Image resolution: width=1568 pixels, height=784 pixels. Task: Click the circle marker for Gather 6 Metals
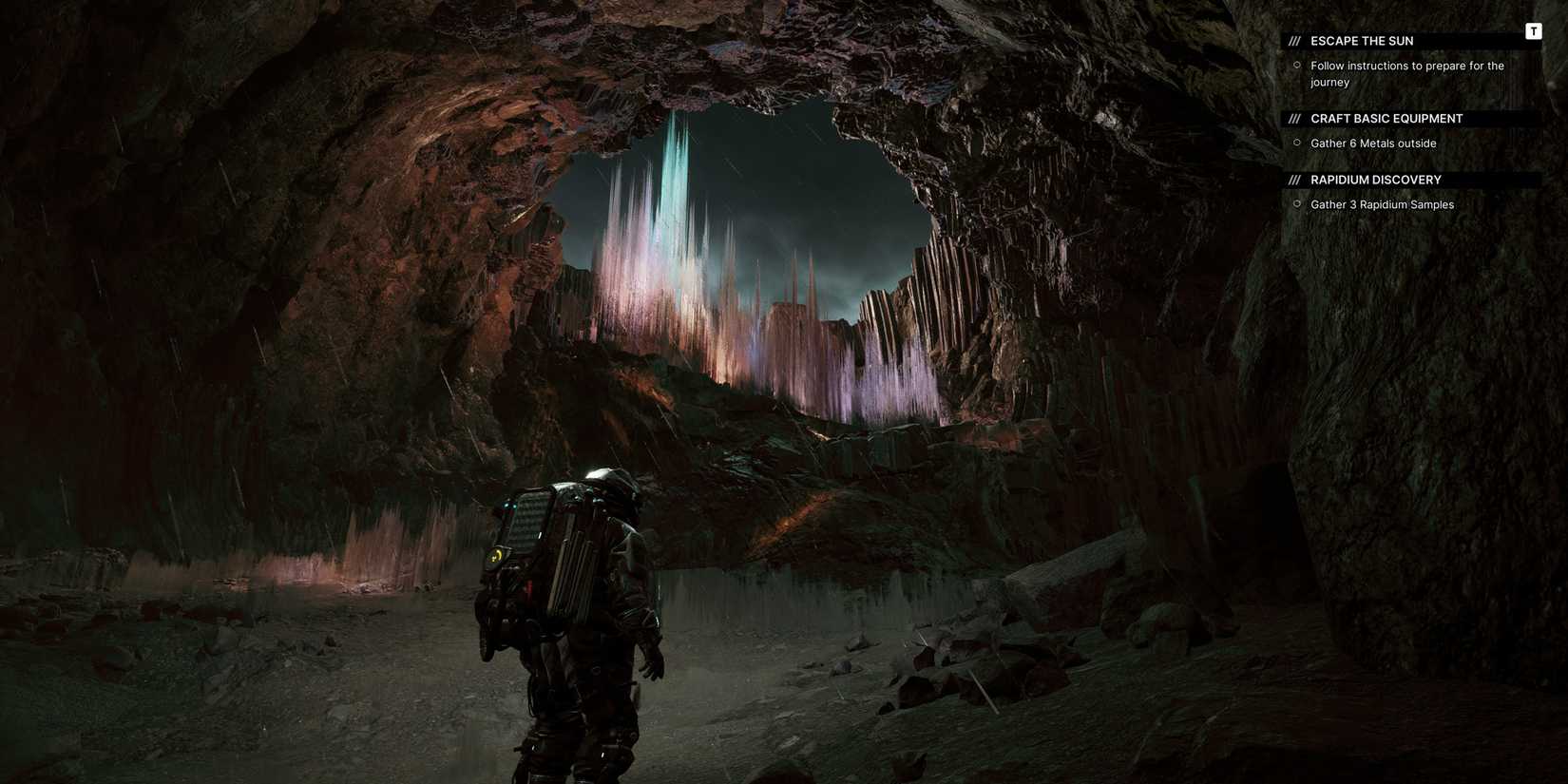[1297, 143]
